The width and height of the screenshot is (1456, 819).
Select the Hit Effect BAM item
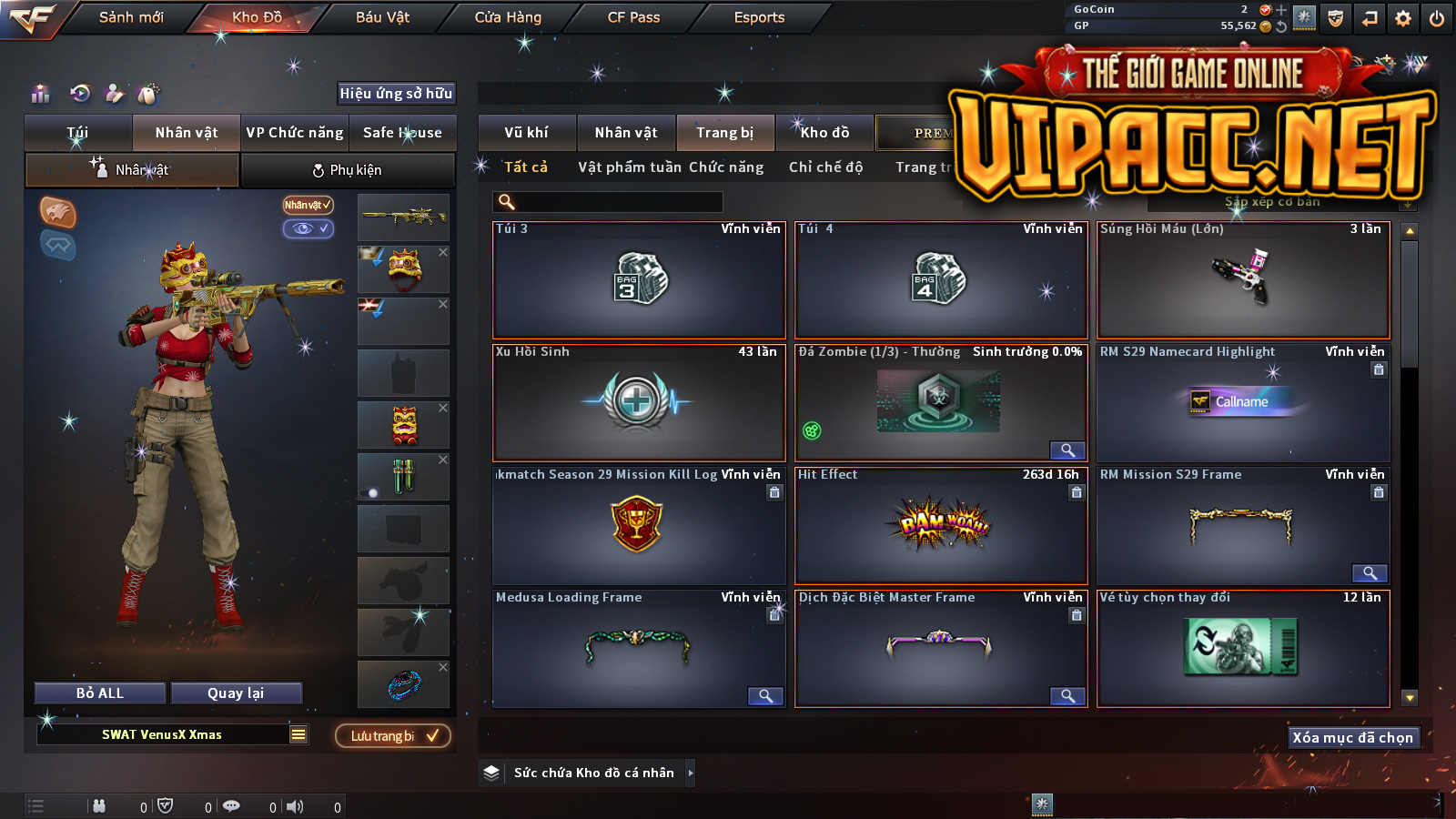[941, 525]
